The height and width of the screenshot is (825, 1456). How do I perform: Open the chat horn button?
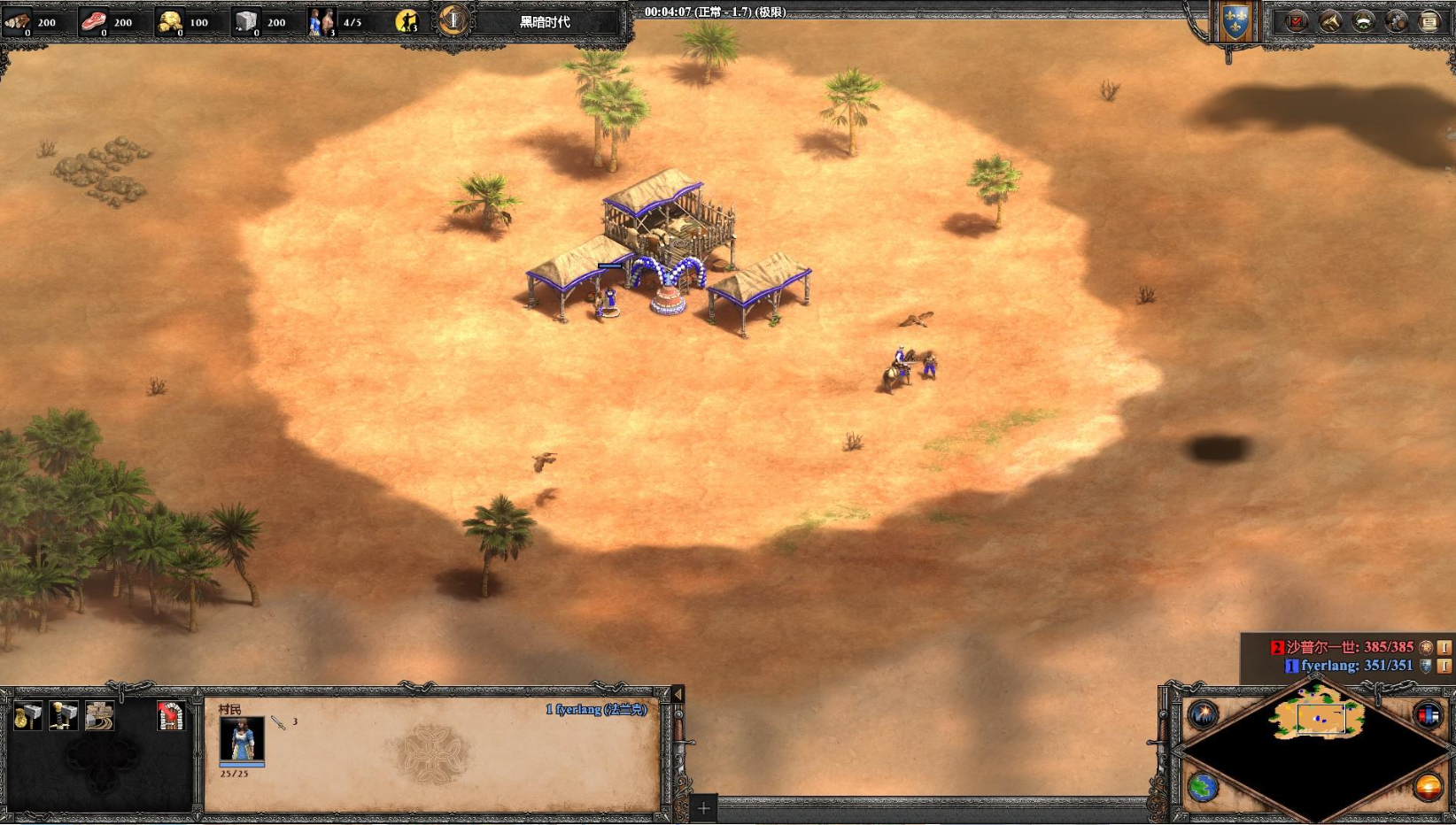(1330, 21)
